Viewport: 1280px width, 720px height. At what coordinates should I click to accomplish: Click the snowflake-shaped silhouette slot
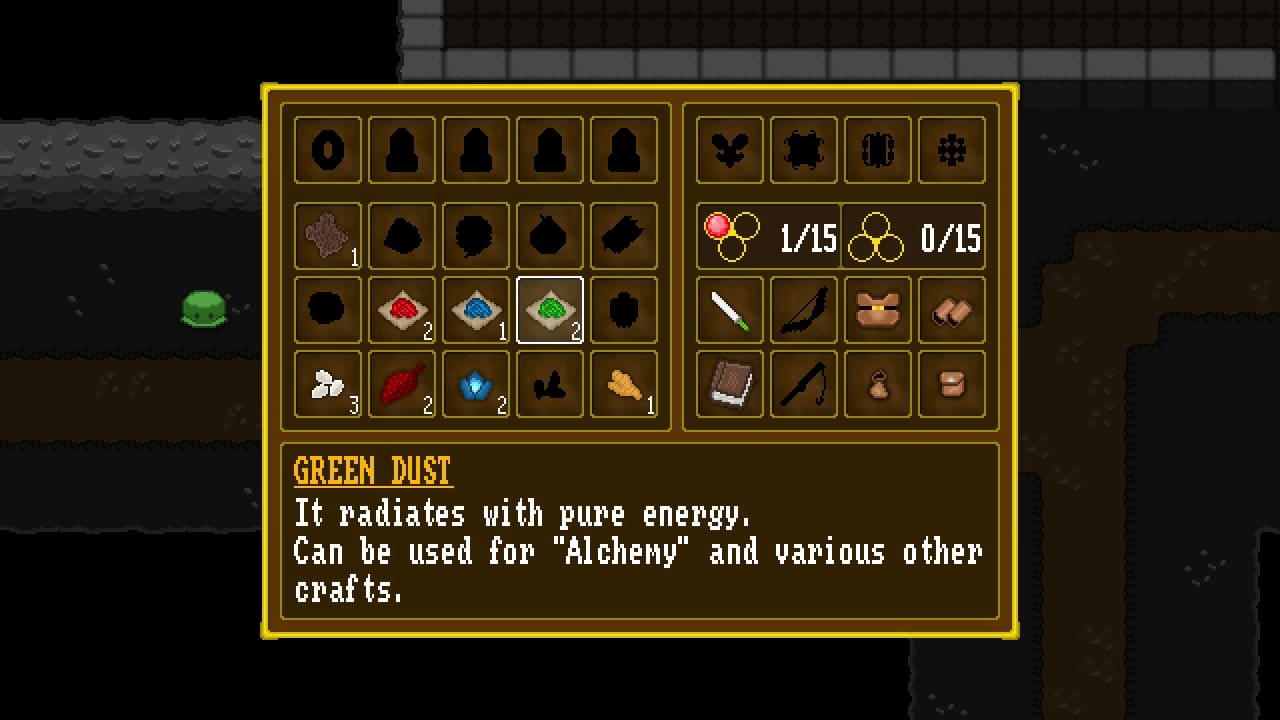951,150
